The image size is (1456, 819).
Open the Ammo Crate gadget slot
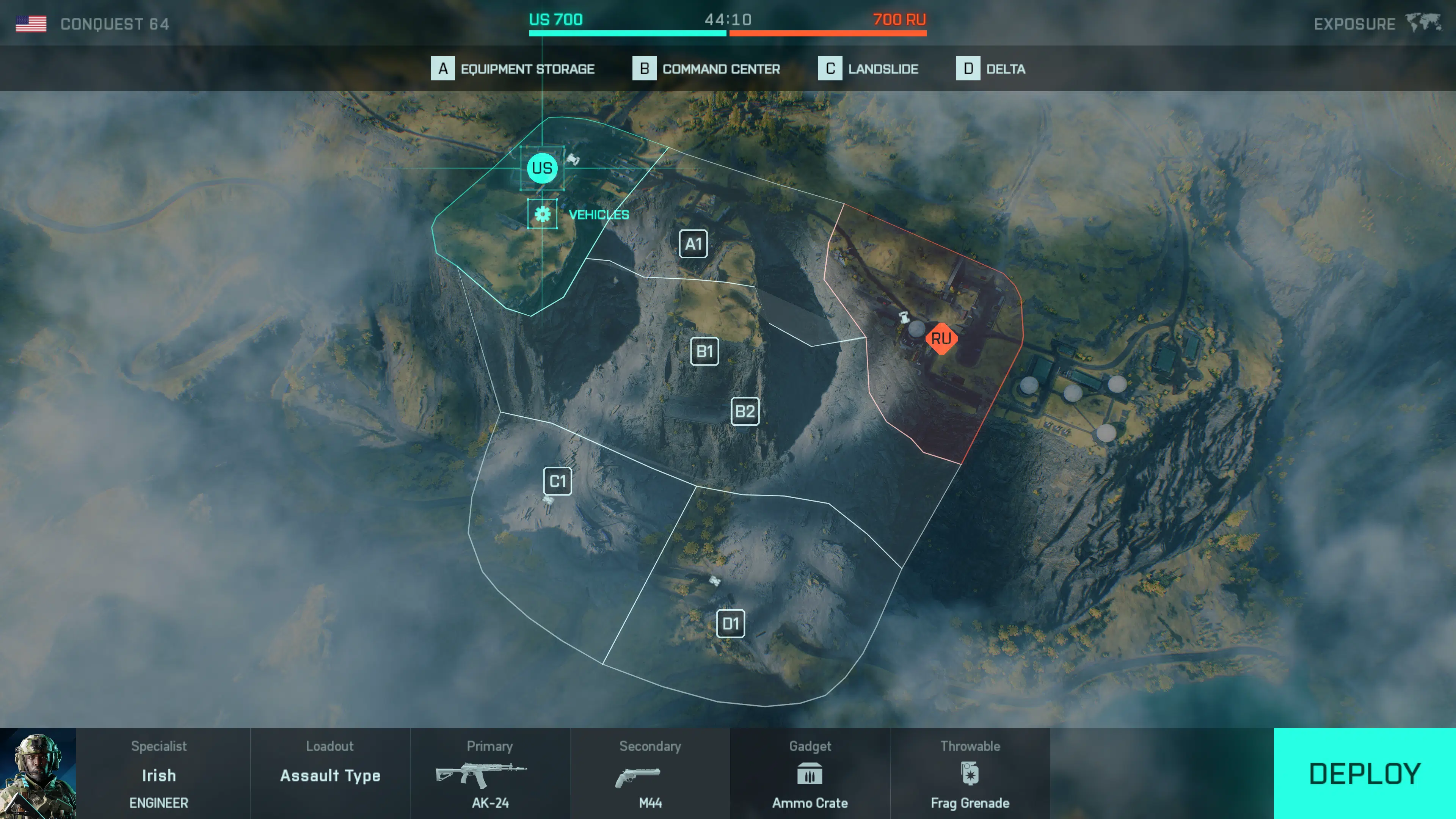coord(810,774)
